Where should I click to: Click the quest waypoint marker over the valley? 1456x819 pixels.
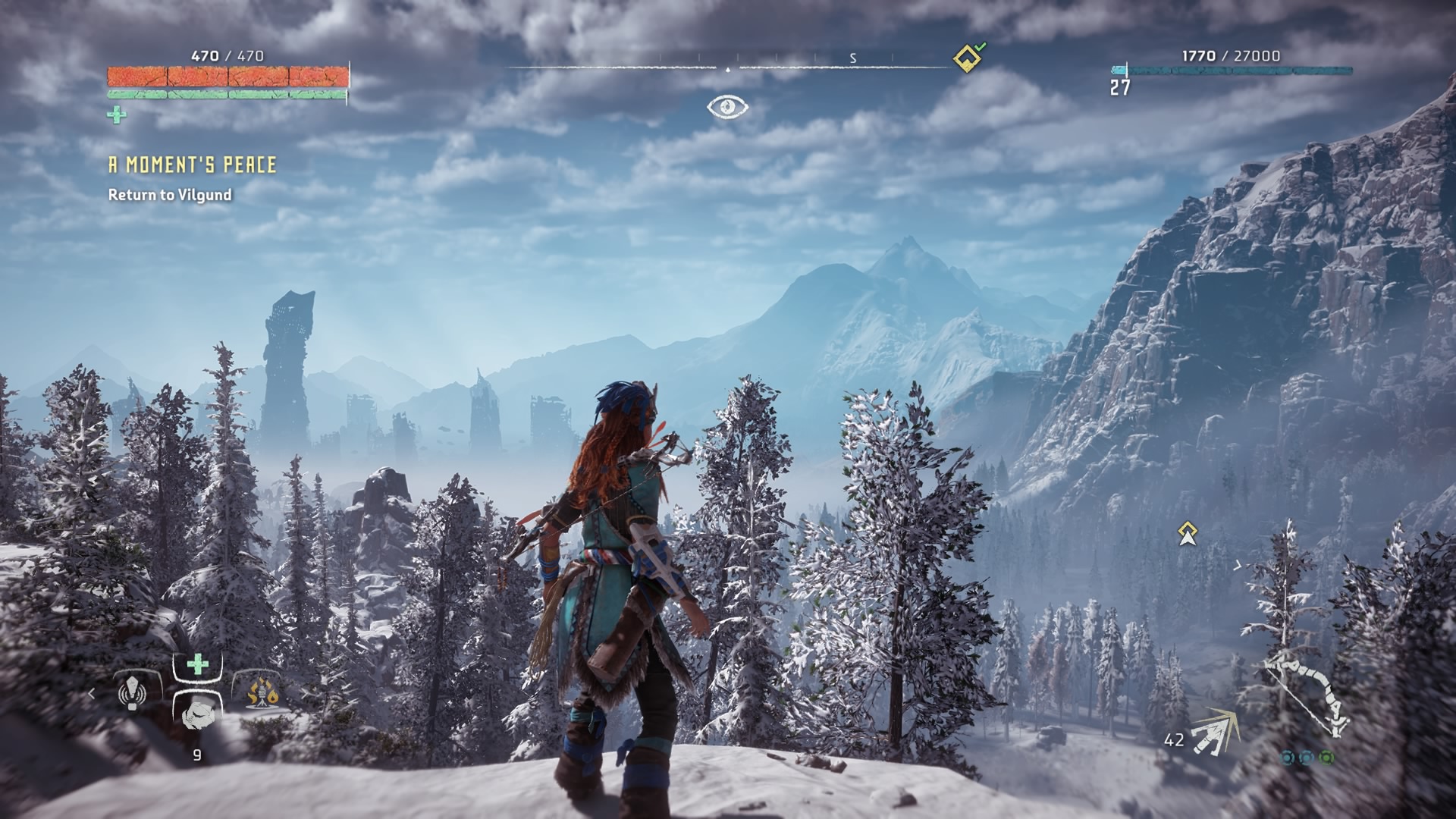pos(1187,533)
